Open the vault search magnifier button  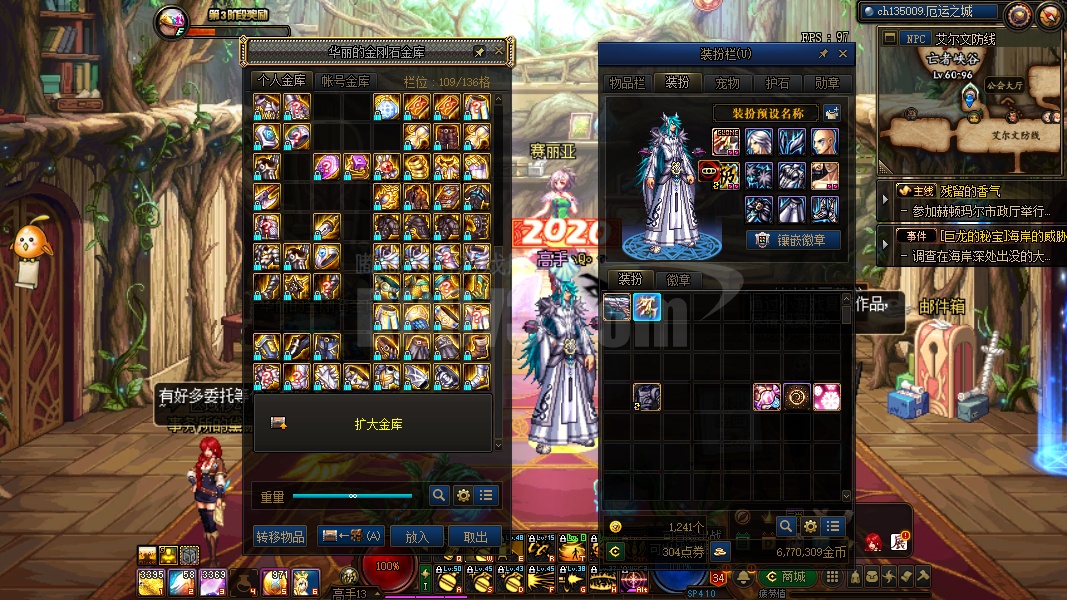438,495
